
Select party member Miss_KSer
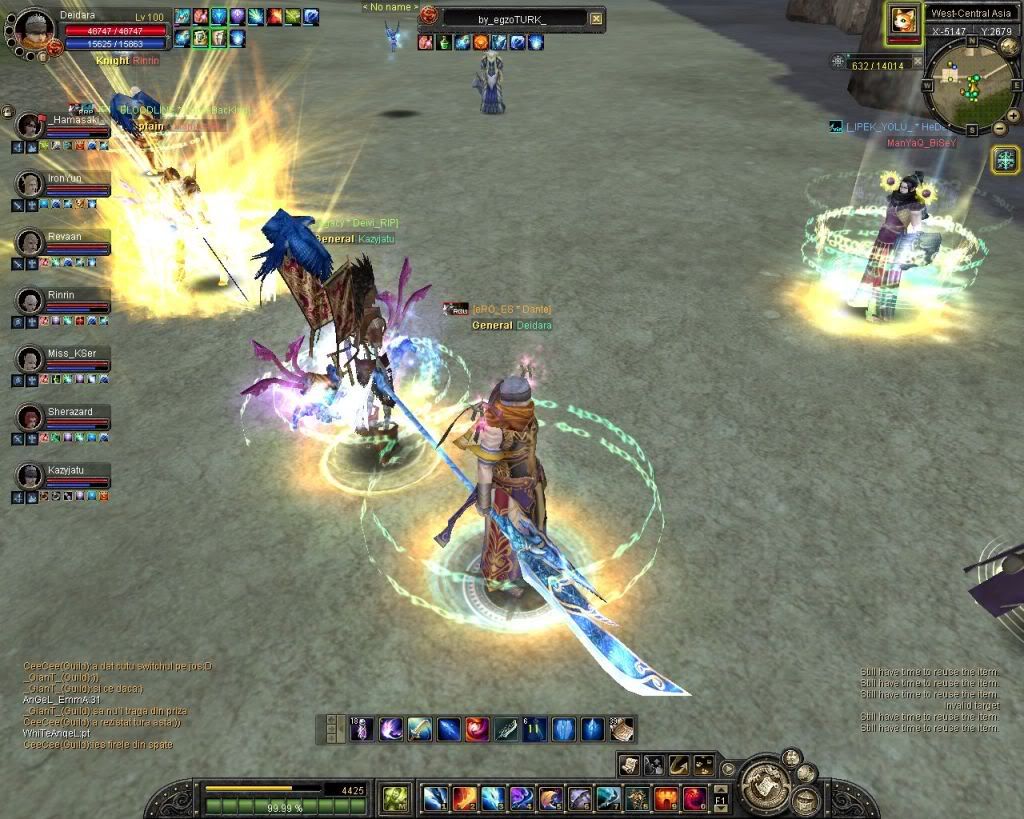pos(30,359)
